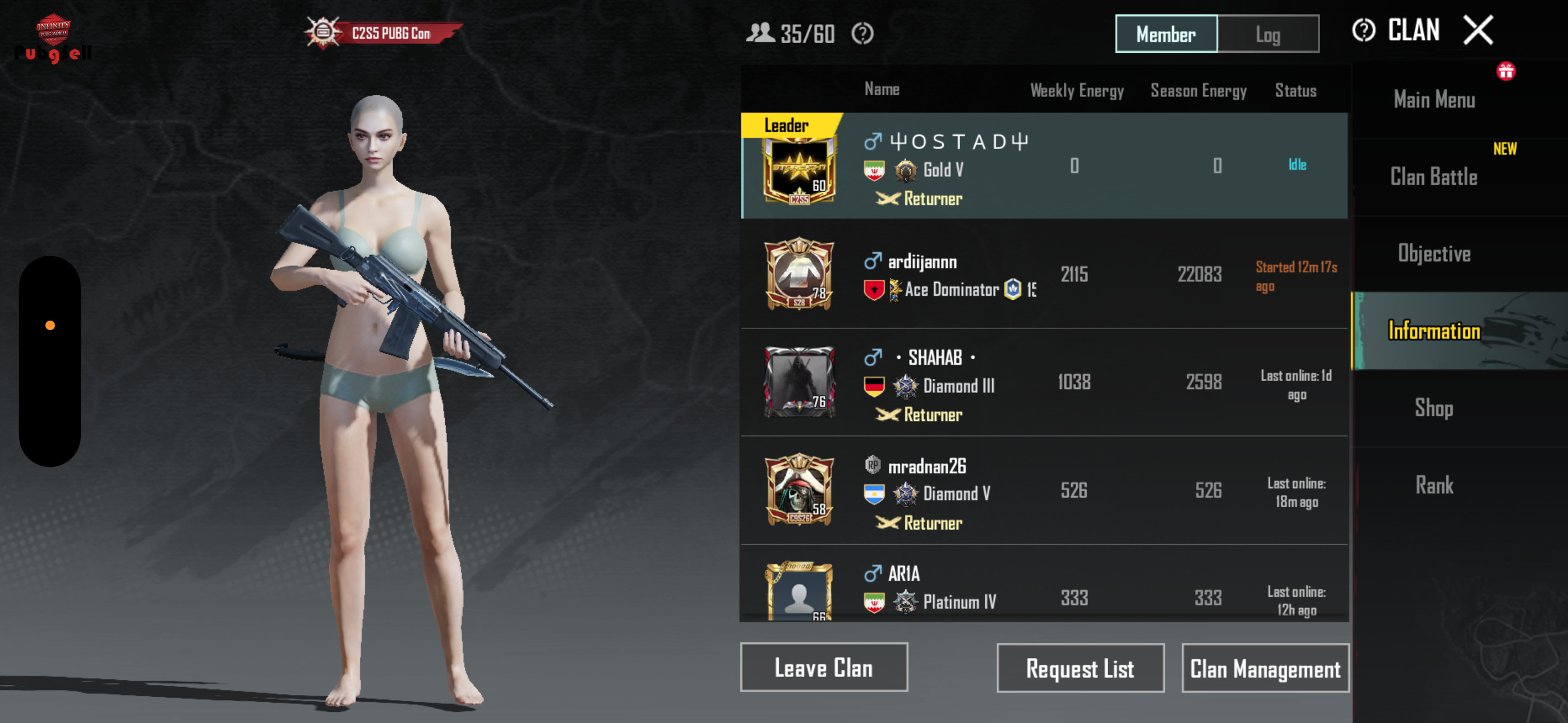1568x723 pixels.
Task: Open the Clan Battle section
Action: 1433,177
